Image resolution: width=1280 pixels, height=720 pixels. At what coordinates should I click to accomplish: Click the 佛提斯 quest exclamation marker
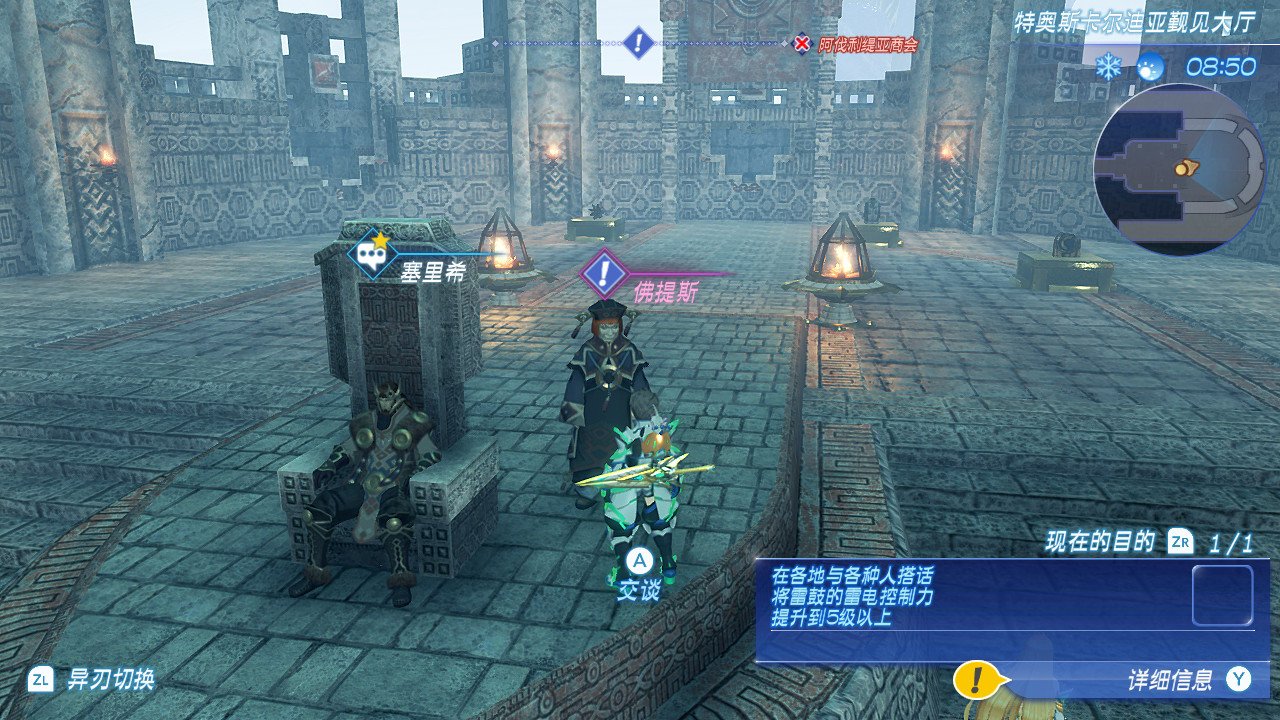[603, 272]
